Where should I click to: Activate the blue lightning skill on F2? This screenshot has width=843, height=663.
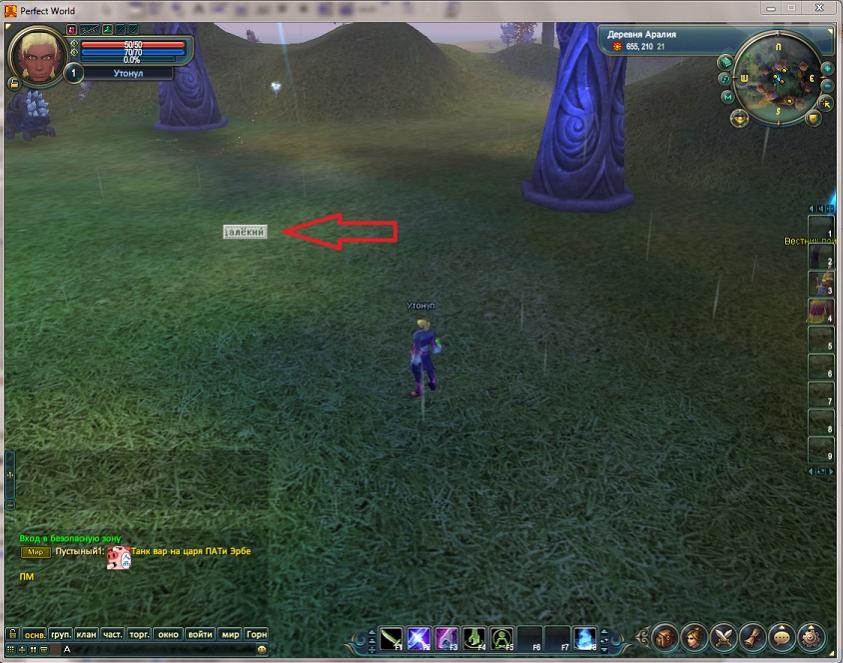tap(419, 637)
